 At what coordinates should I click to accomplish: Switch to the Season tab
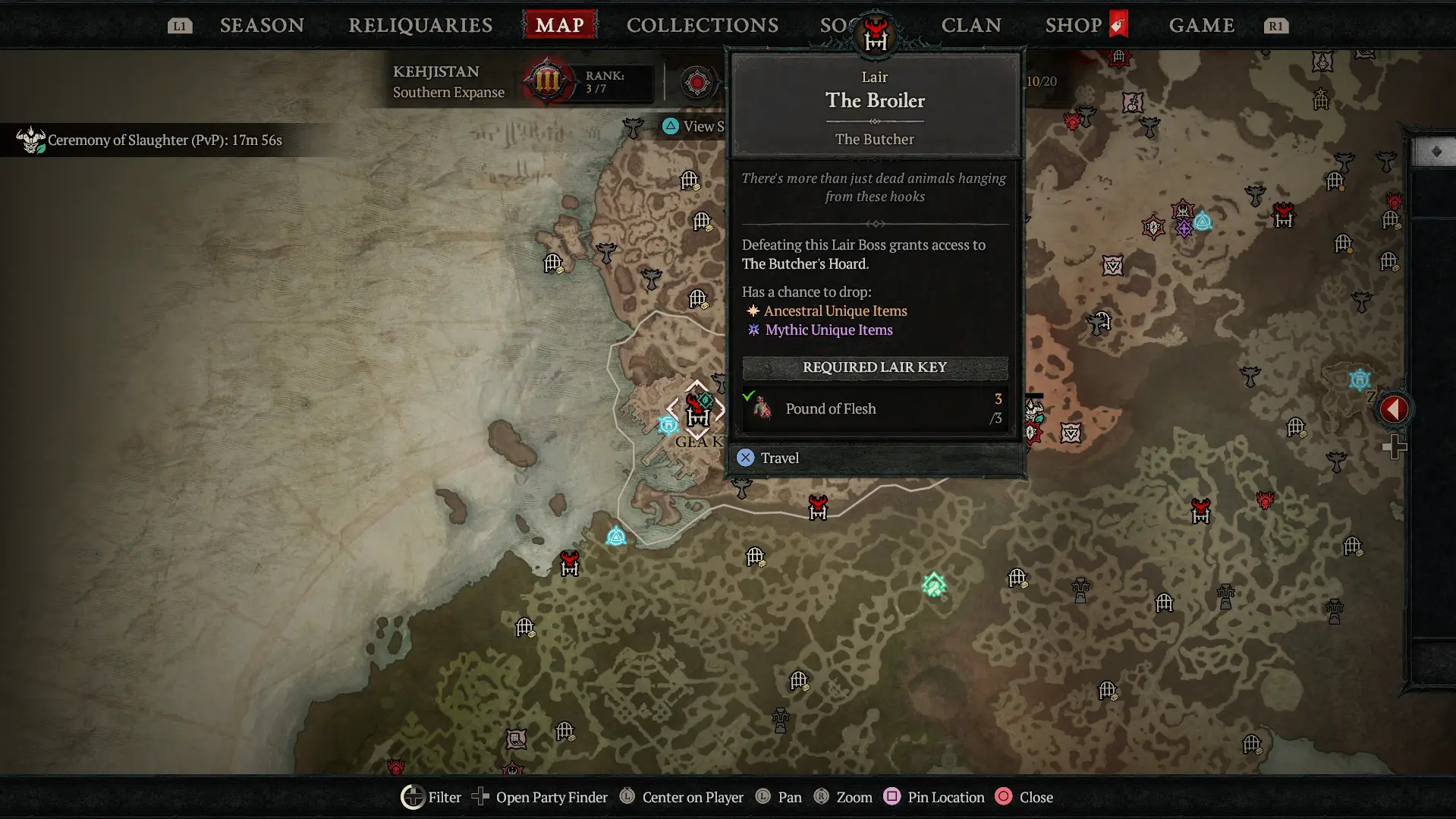point(262,25)
